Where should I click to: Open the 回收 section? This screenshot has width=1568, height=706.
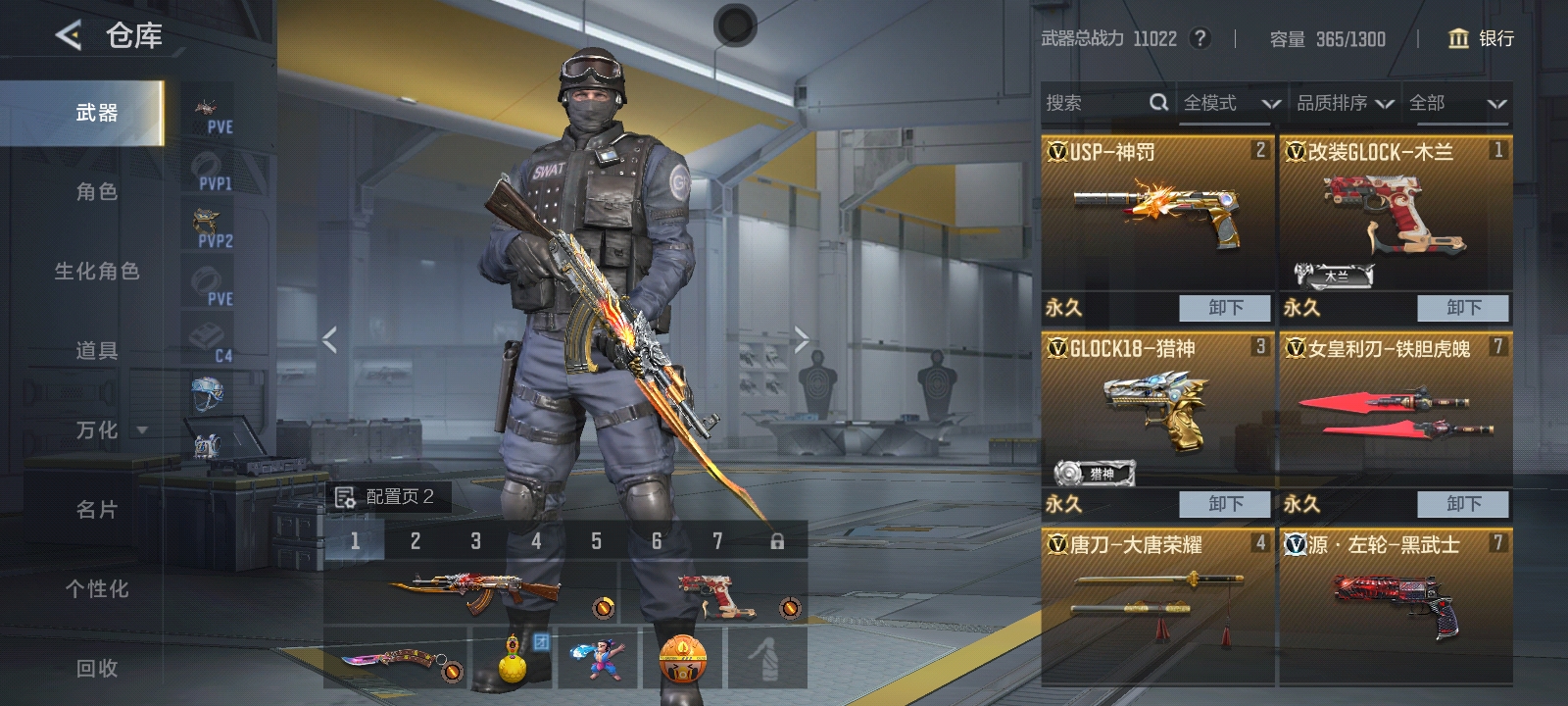(x=96, y=669)
